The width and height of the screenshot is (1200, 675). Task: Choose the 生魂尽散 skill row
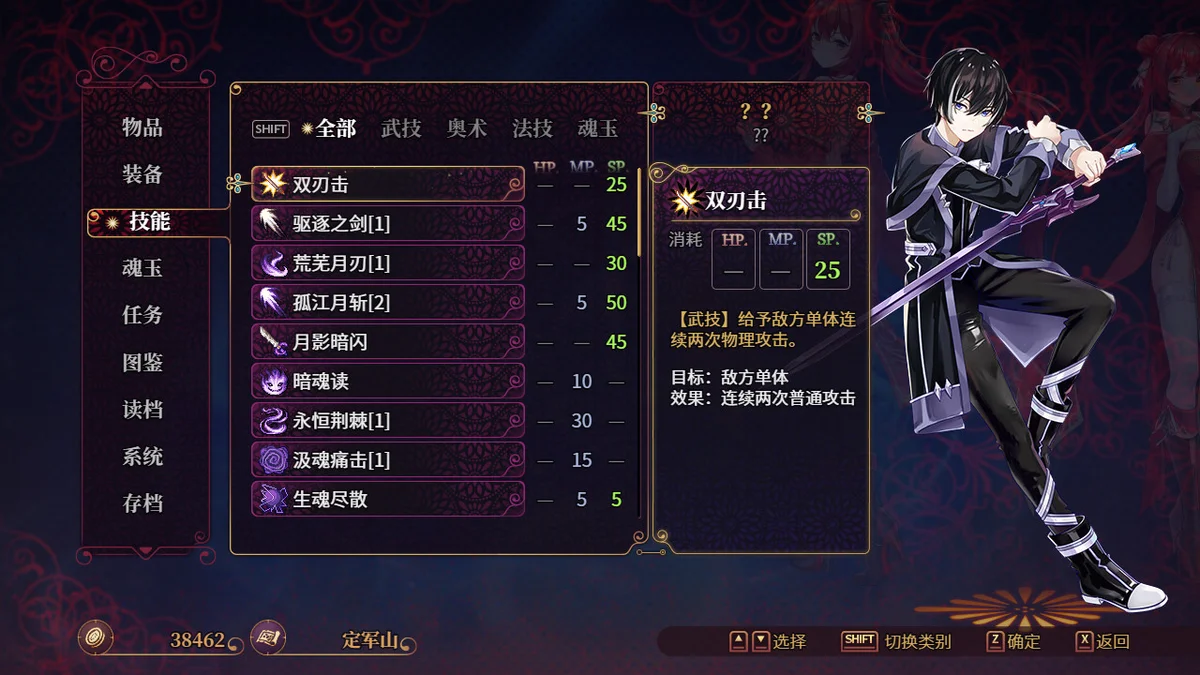click(388, 499)
